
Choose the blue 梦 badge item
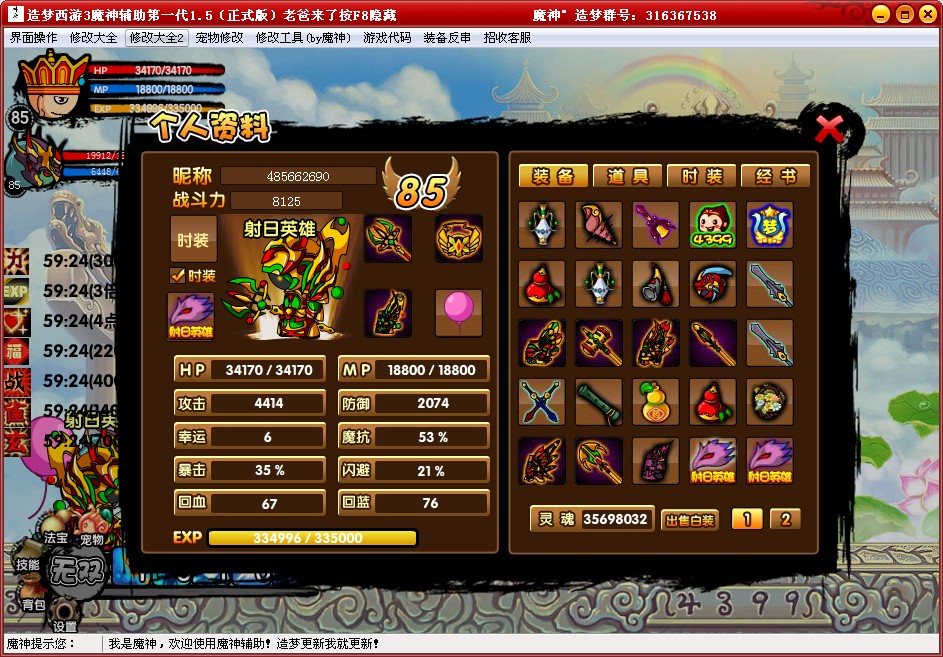pyautogui.click(x=769, y=226)
